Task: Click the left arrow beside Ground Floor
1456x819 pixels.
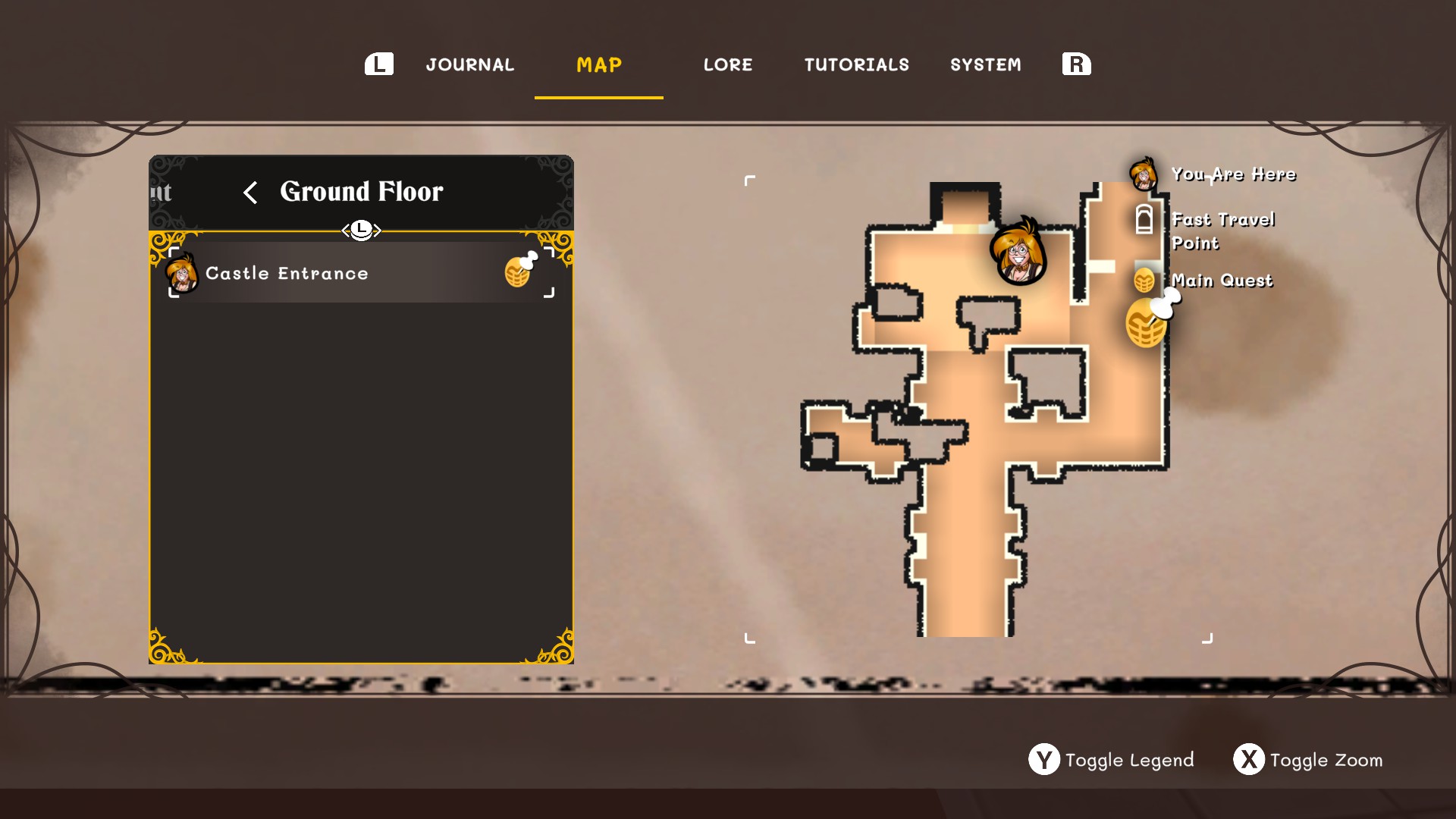Action: [x=250, y=193]
